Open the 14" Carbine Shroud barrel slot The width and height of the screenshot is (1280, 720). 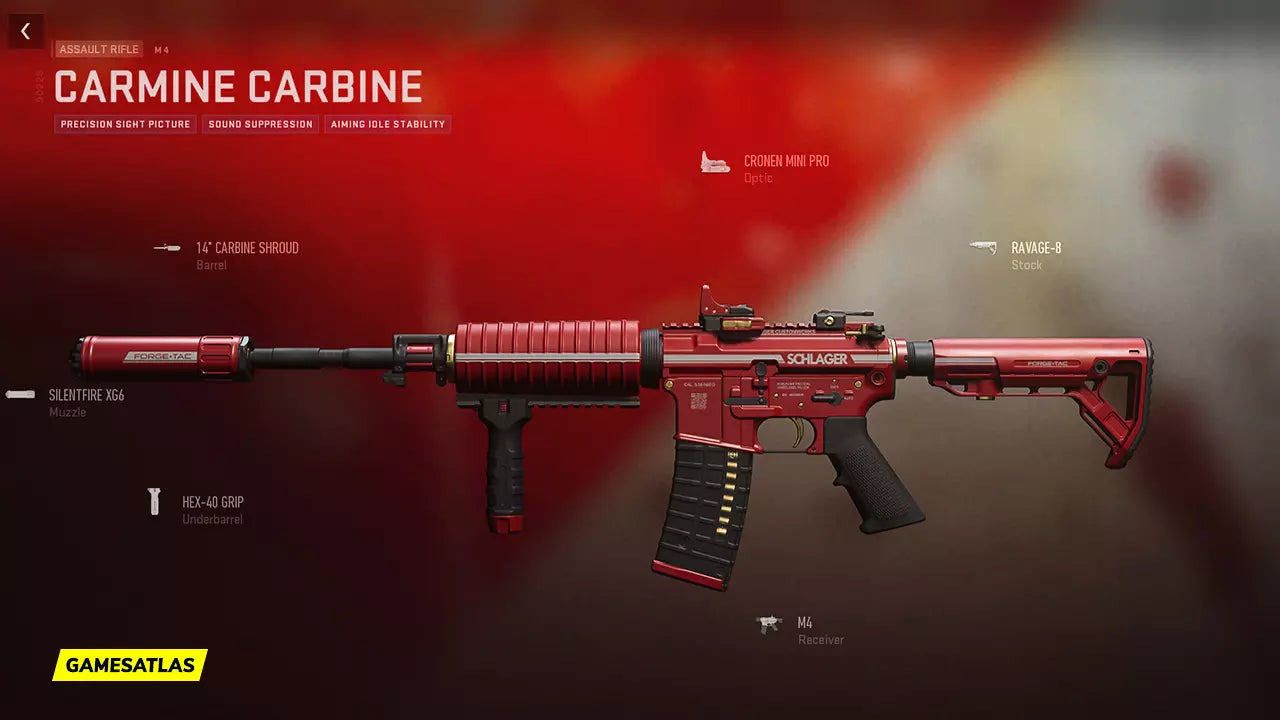click(x=246, y=248)
